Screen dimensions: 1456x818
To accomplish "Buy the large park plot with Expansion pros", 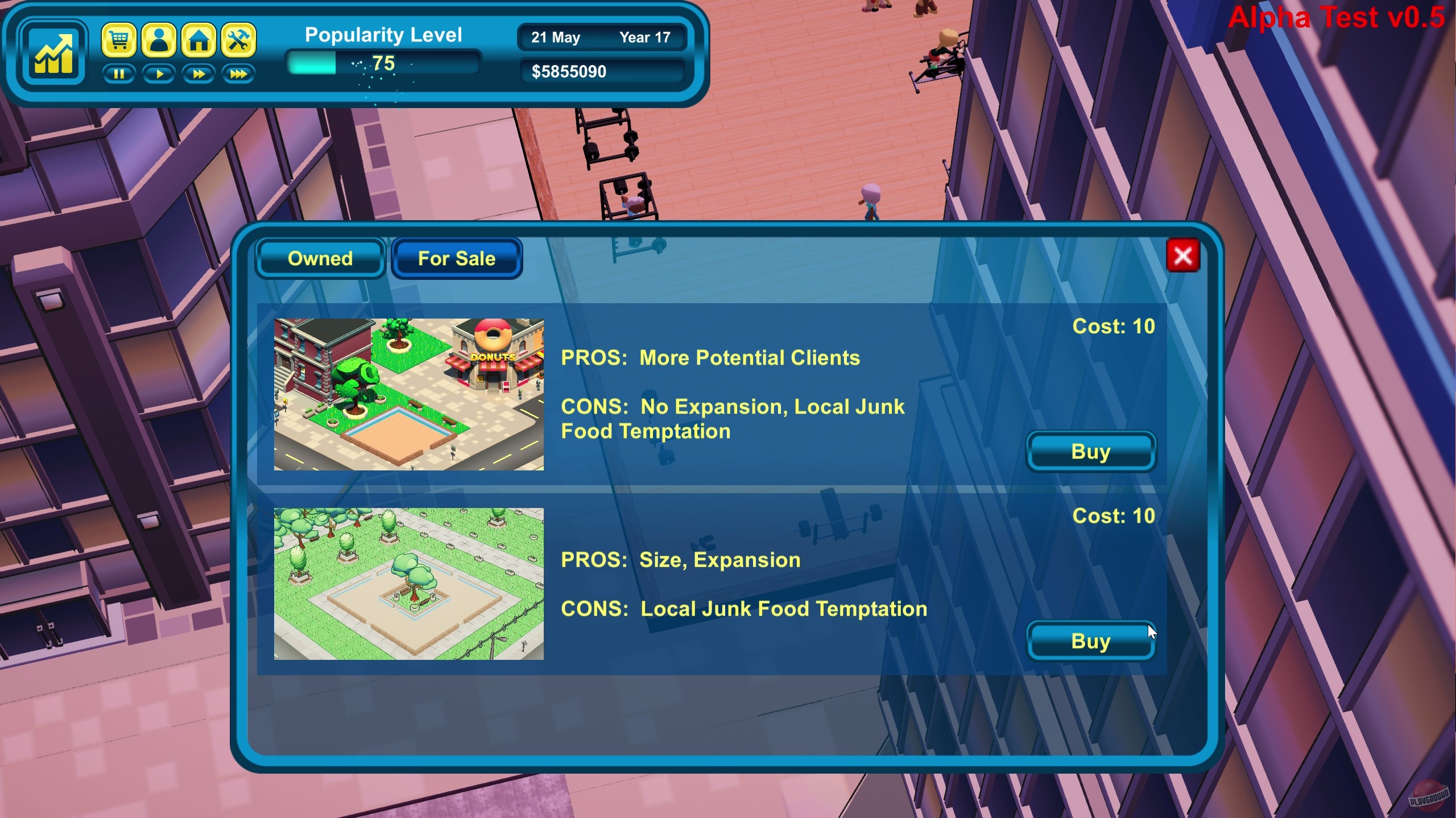I will 1091,641.
